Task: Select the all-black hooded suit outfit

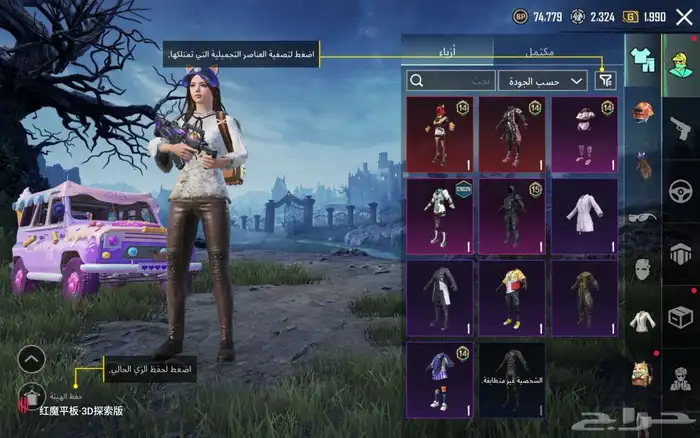Action: point(511,215)
